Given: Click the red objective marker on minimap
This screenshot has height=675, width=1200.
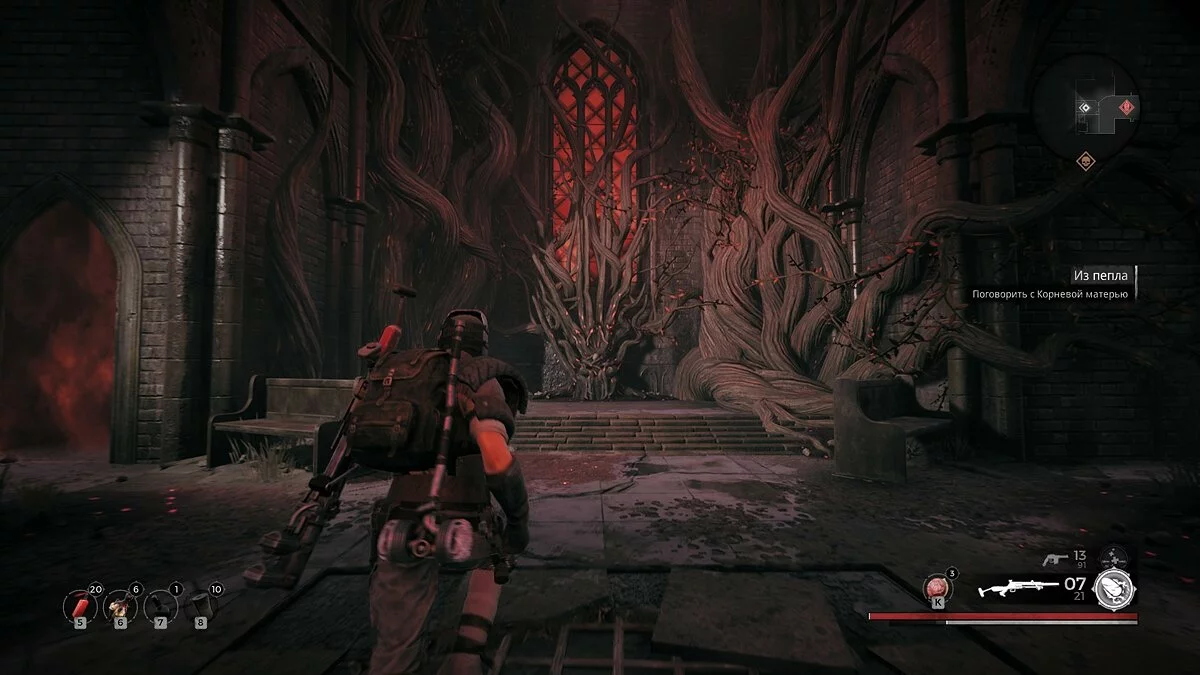Looking at the screenshot, I should pos(1128,107).
